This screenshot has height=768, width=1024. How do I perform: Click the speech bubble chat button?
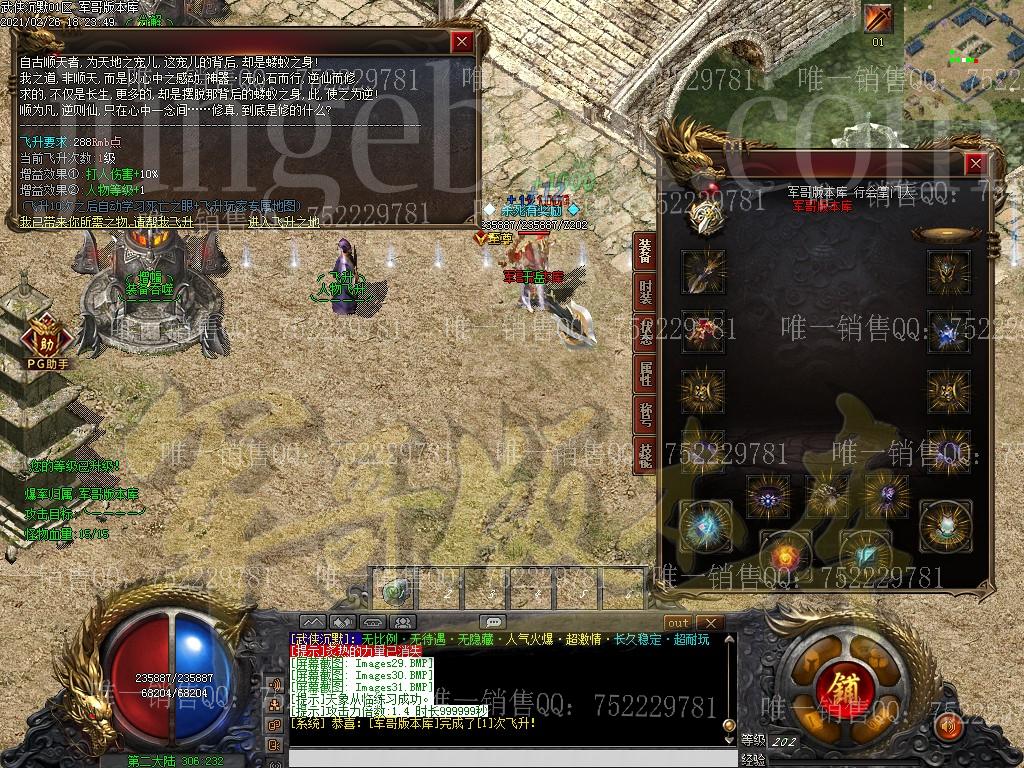[492, 622]
